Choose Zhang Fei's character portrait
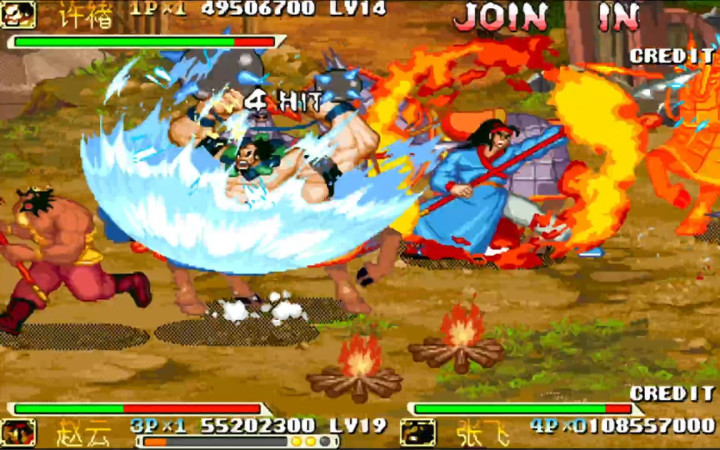This screenshot has width=720, height=450. coord(417,431)
